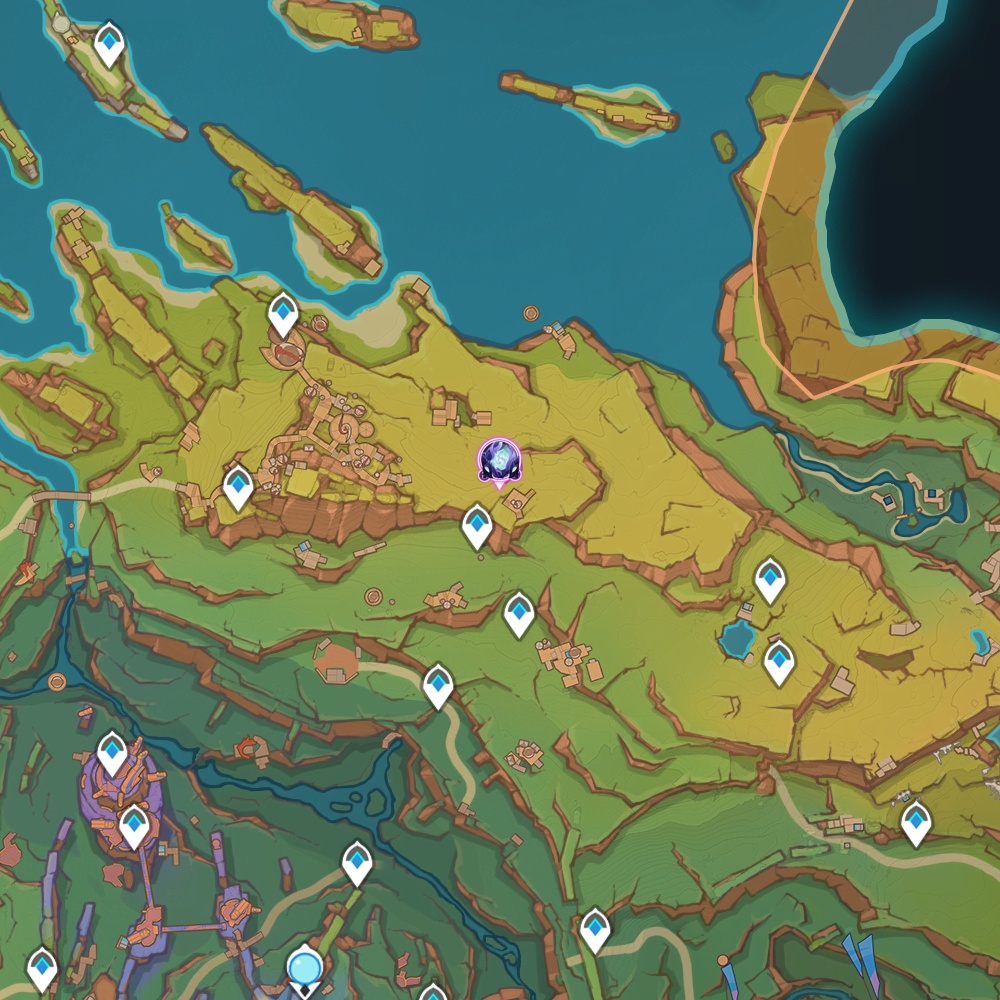
Task: Pick the teleport waypoint beside the small blue pond
Action: (x=779, y=661)
